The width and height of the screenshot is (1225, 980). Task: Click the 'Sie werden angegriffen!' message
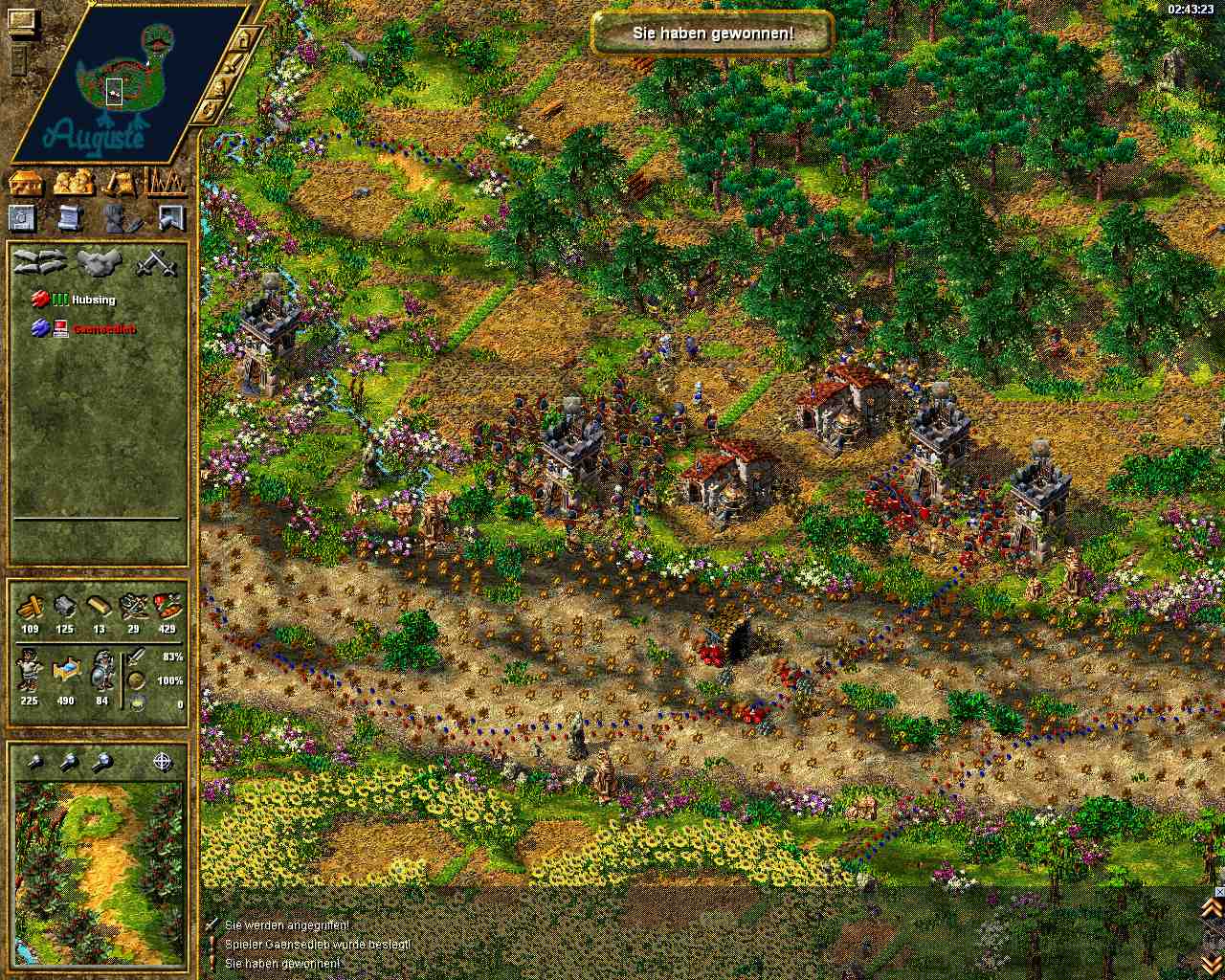point(286,925)
